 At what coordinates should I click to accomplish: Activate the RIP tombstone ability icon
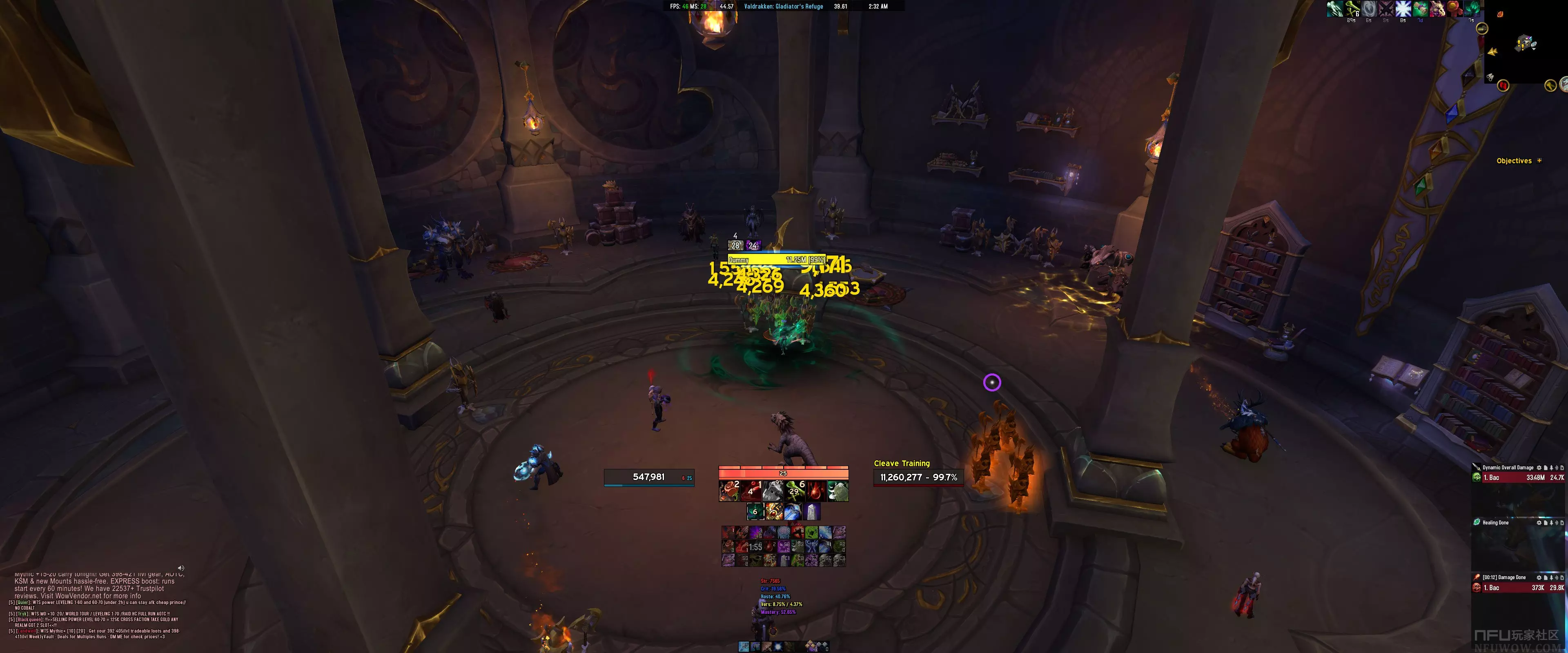pos(837,491)
